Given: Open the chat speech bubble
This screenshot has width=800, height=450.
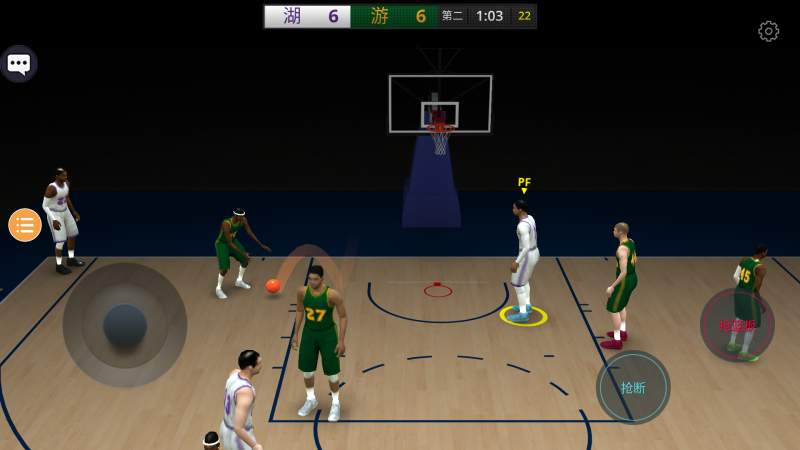Looking at the screenshot, I should click(19, 65).
